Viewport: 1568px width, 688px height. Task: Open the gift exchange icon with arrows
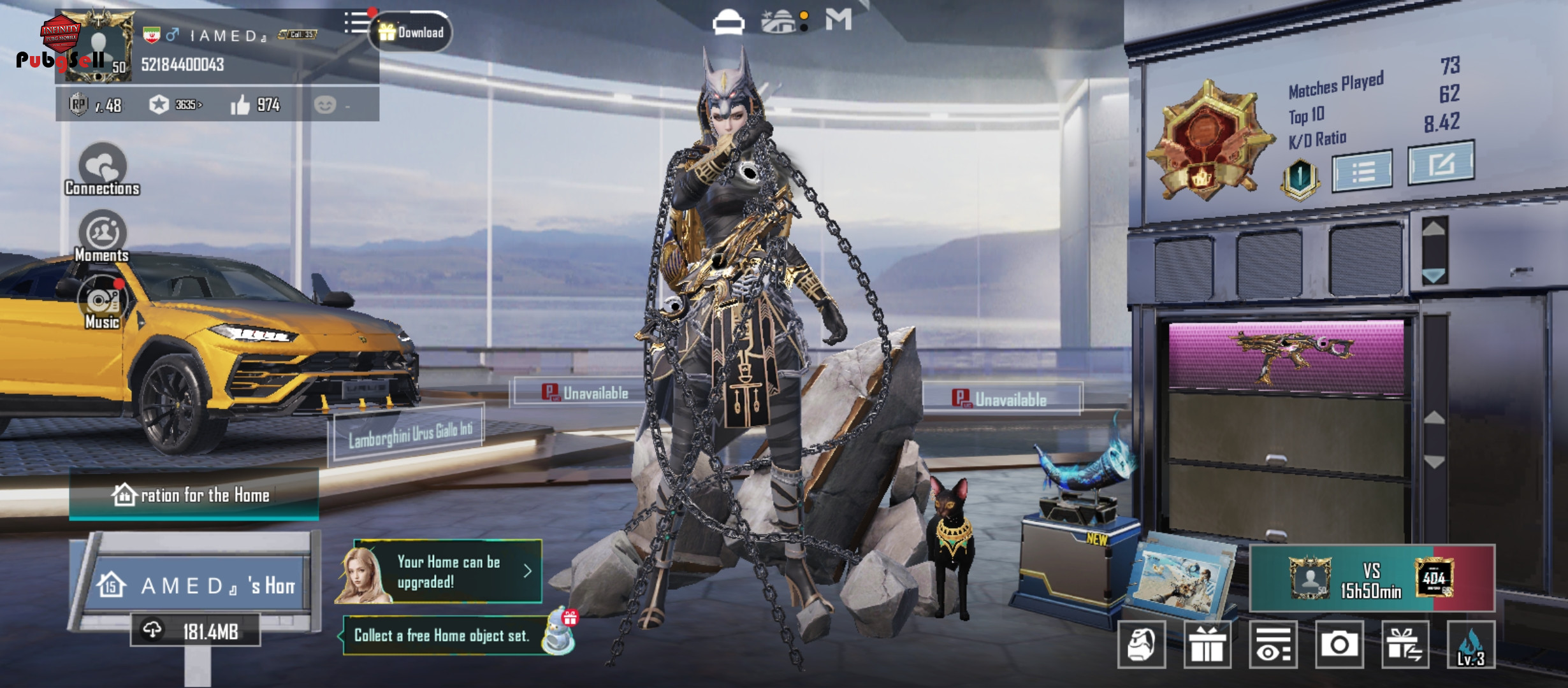coord(1405,645)
